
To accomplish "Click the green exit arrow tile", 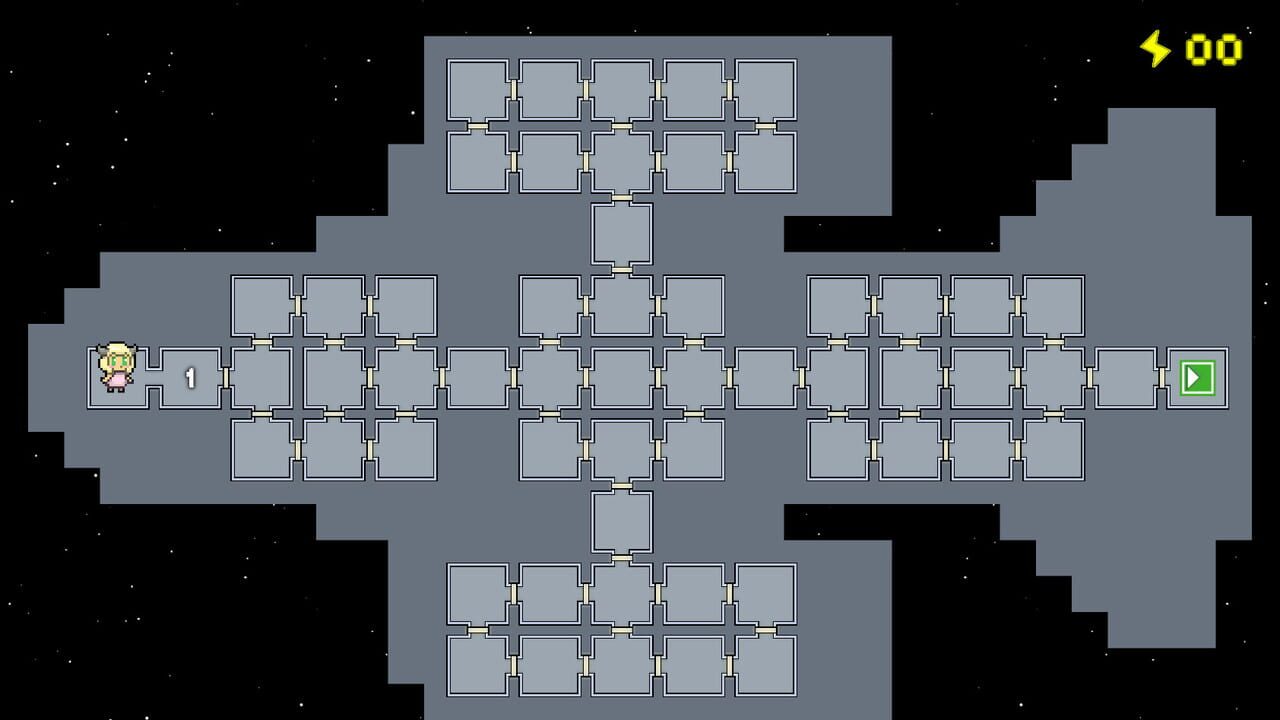I will (x=1199, y=379).
